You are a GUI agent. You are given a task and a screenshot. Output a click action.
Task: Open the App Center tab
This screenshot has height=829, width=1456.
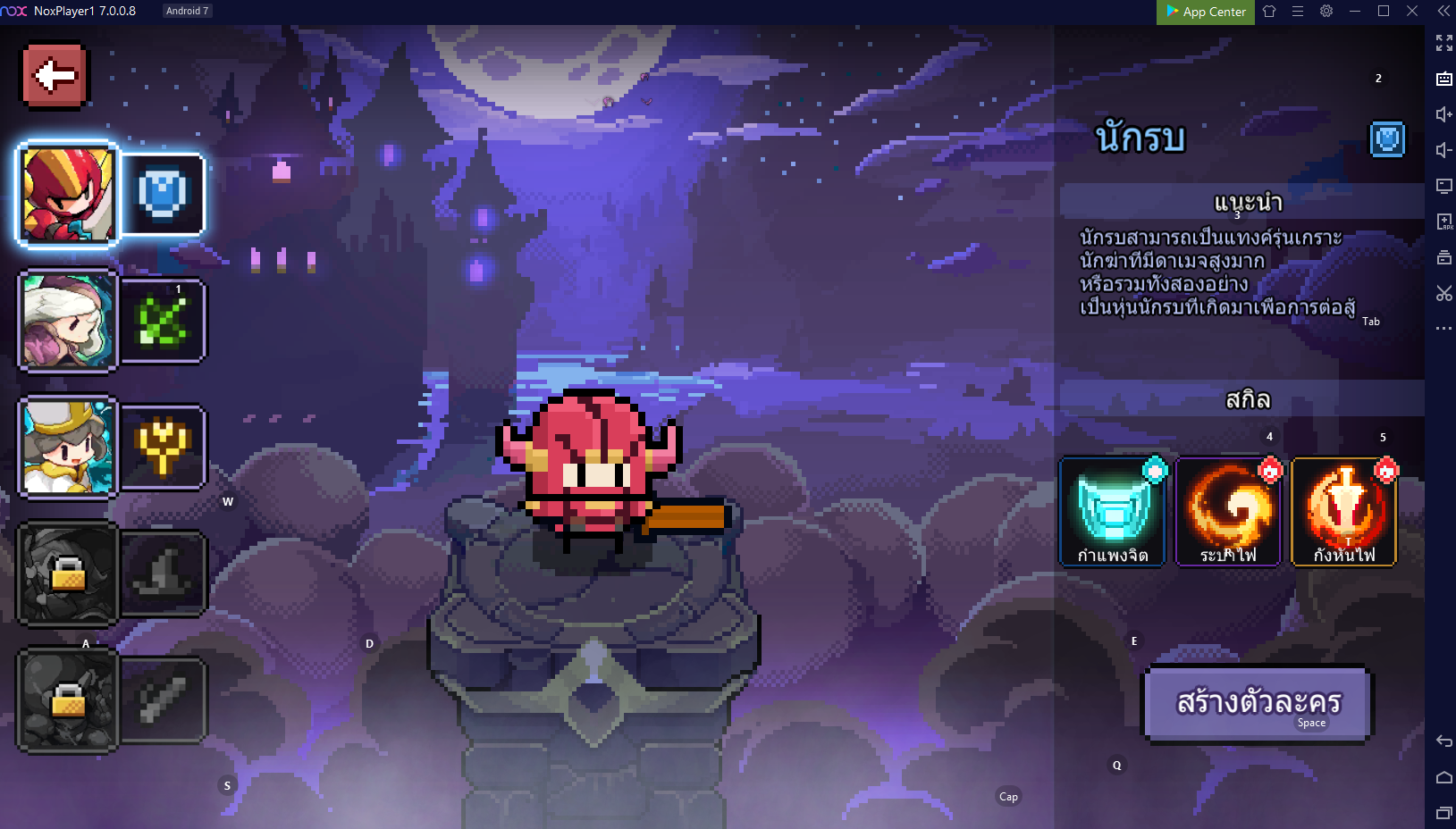(x=1204, y=13)
